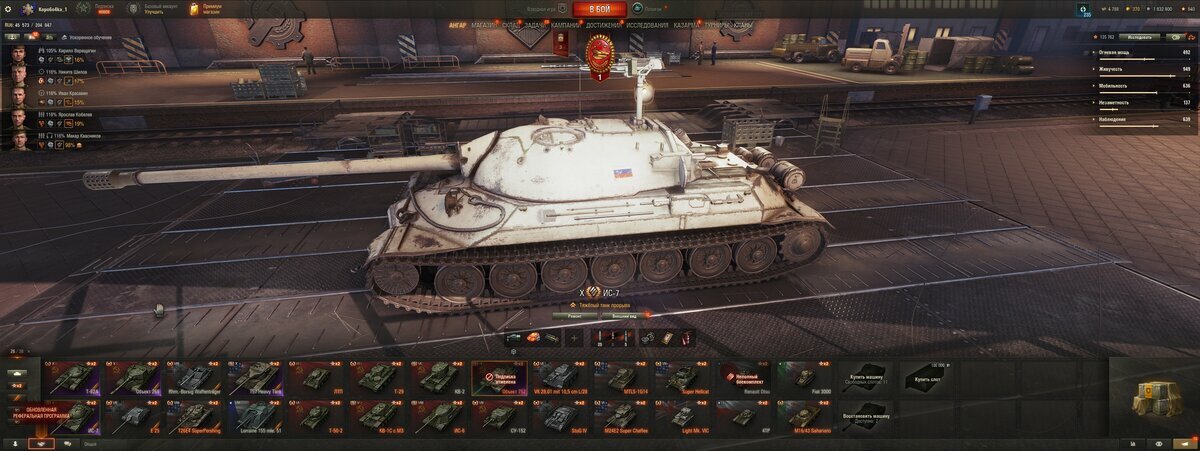Open the ДОСТИЖЕНИЯ tab
1200x451 pixels.
coord(601,23)
